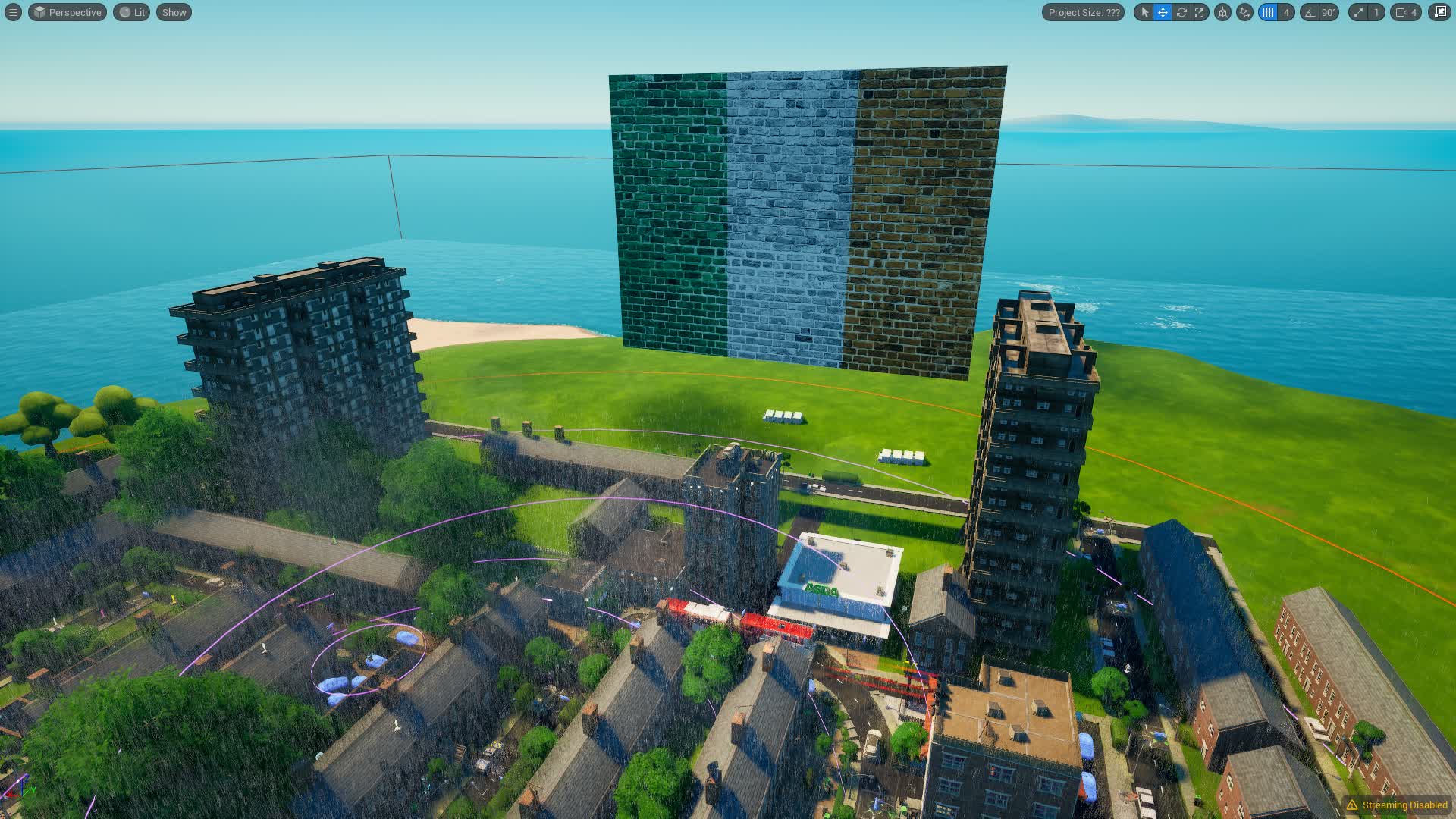
Task: Select the Move tool in the viewport toolbar
Action: (1163, 12)
